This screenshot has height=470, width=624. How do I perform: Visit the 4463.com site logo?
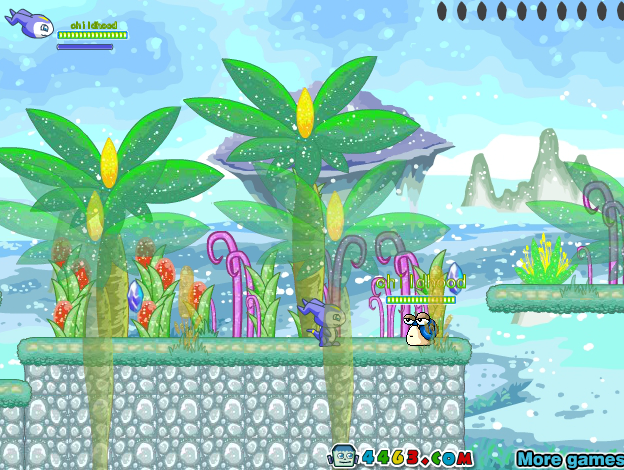pyautogui.click(x=402, y=457)
